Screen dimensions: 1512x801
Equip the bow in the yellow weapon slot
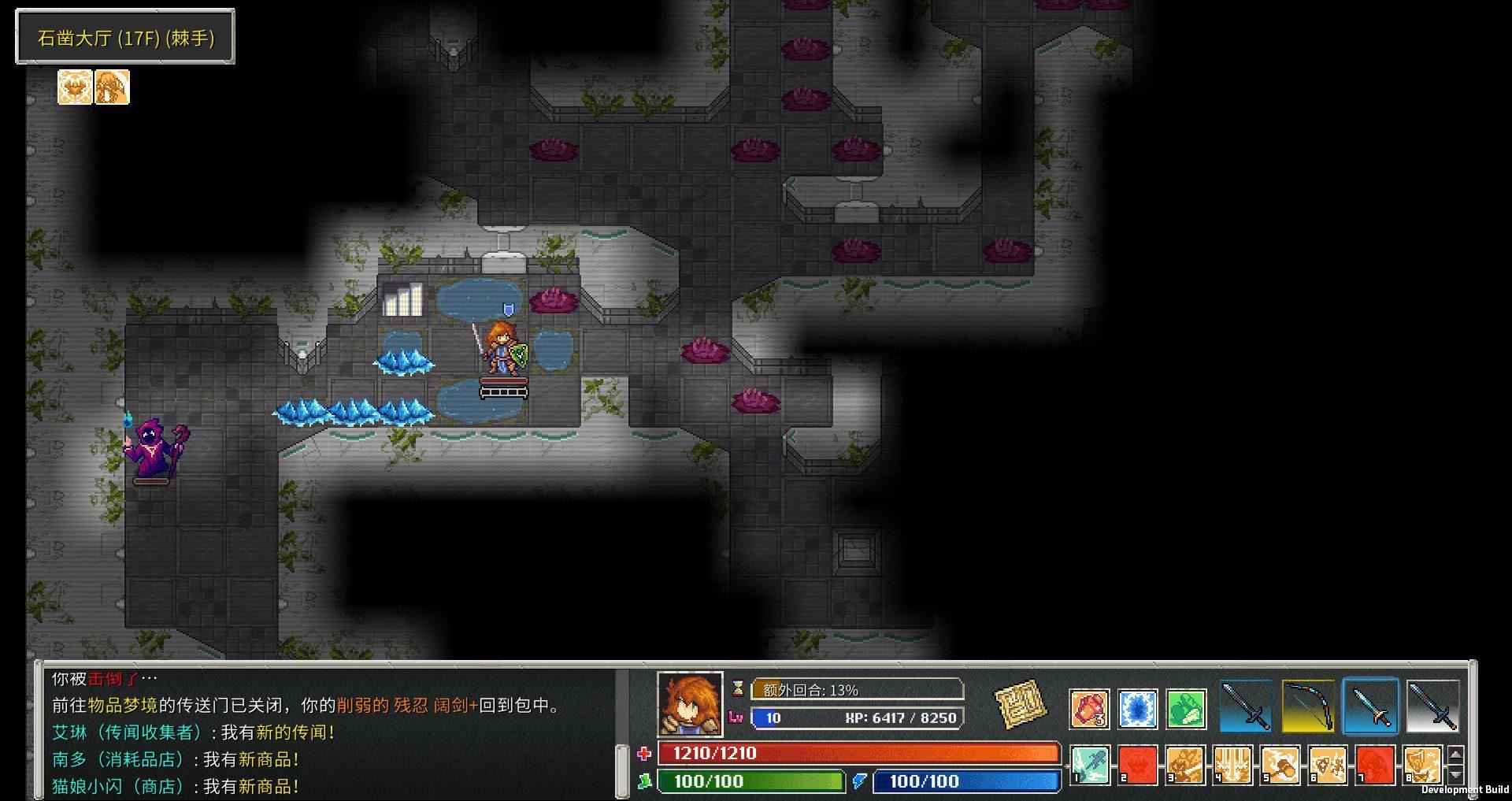point(1308,705)
